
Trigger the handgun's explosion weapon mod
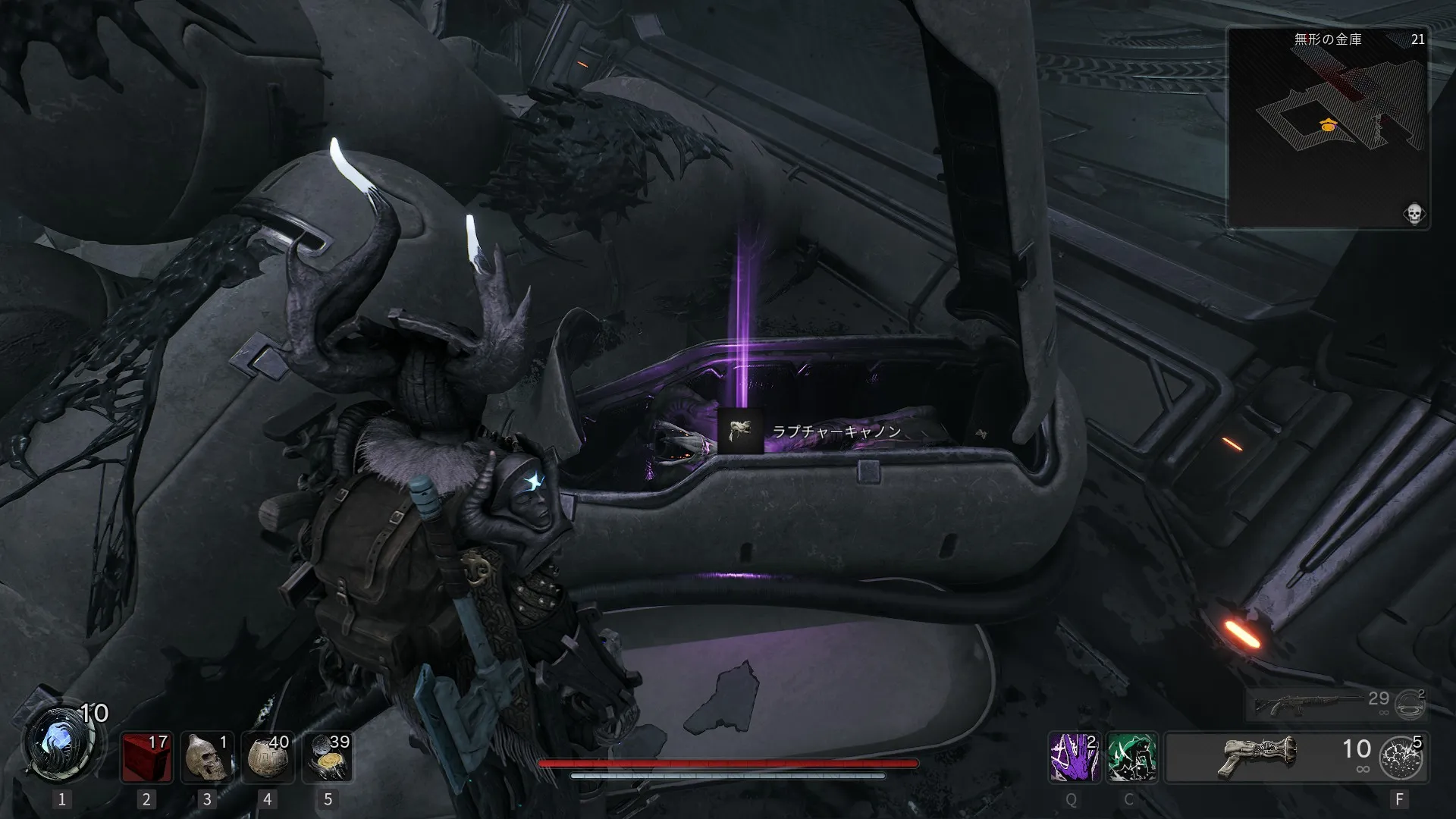(1400, 757)
